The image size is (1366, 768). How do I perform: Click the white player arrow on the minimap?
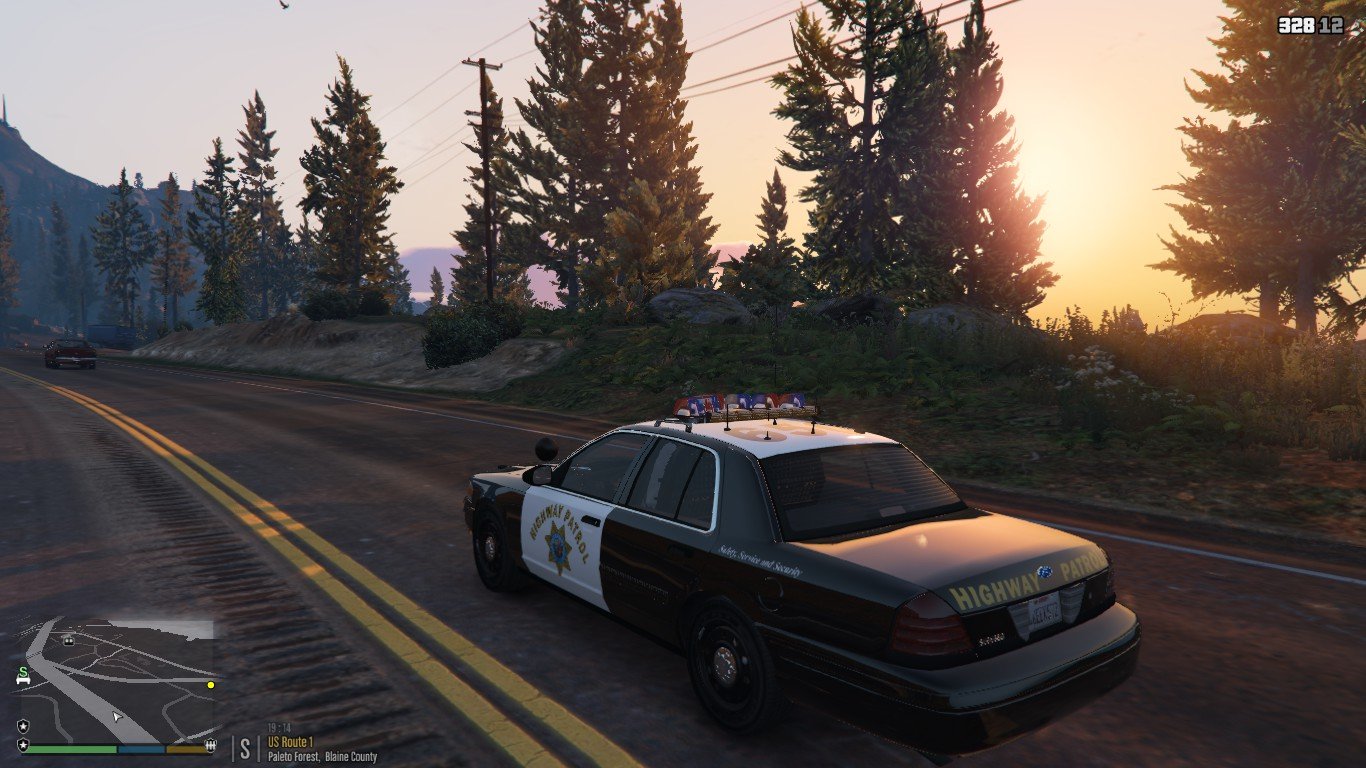click(x=117, y=716)
